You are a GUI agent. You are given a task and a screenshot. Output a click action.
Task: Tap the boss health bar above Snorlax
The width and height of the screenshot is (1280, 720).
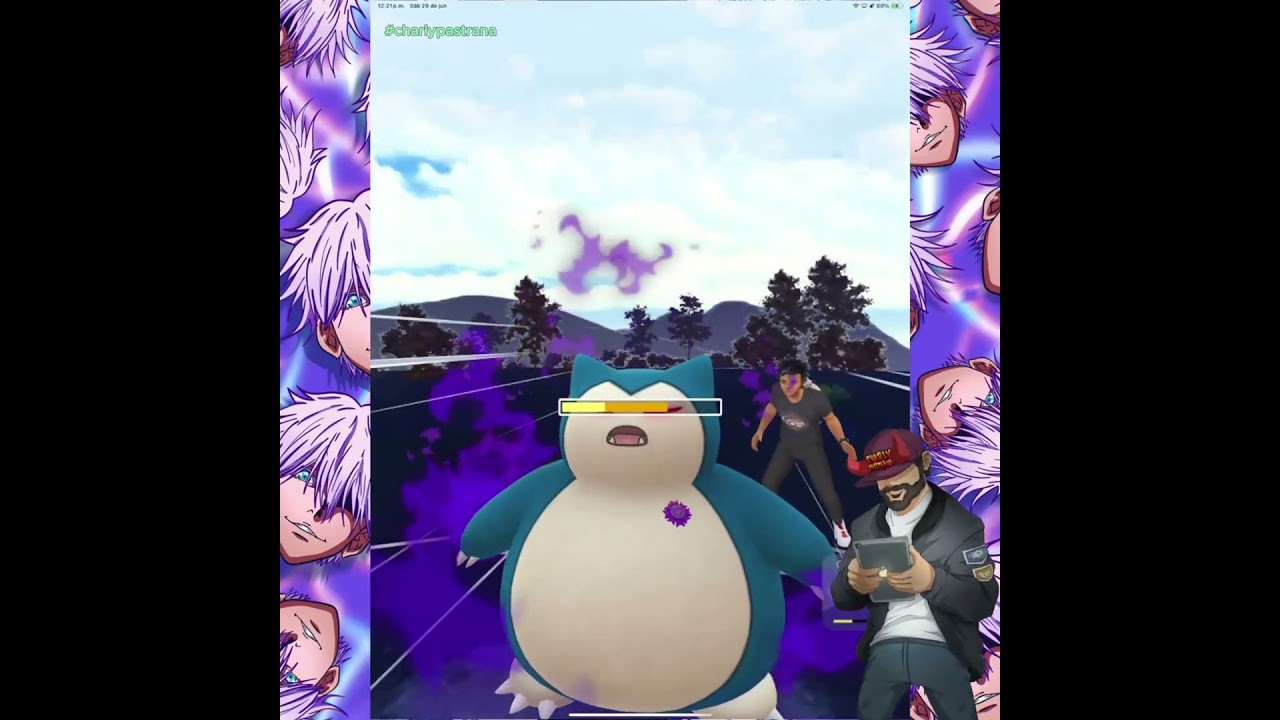tap(640, 407)
